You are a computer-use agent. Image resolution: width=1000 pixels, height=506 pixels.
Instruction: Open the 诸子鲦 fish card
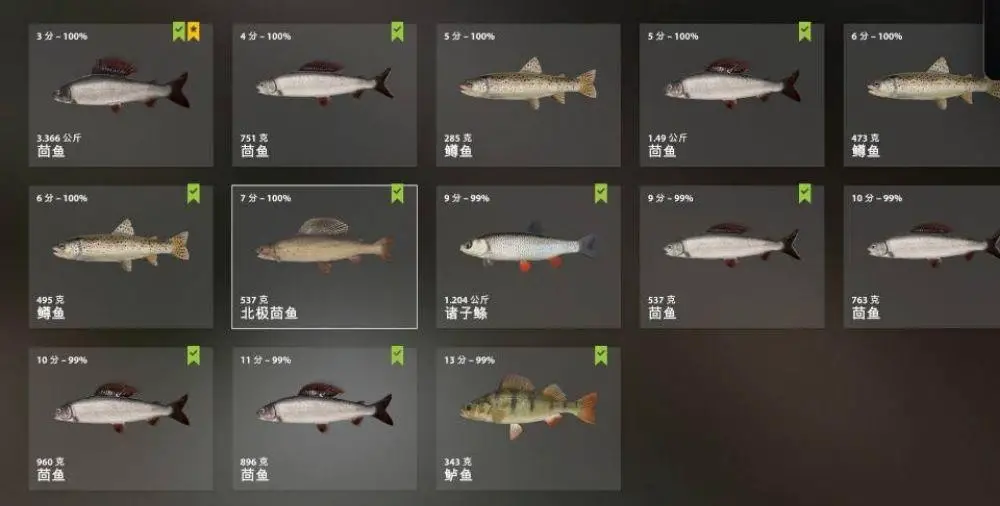click(528, 257)
